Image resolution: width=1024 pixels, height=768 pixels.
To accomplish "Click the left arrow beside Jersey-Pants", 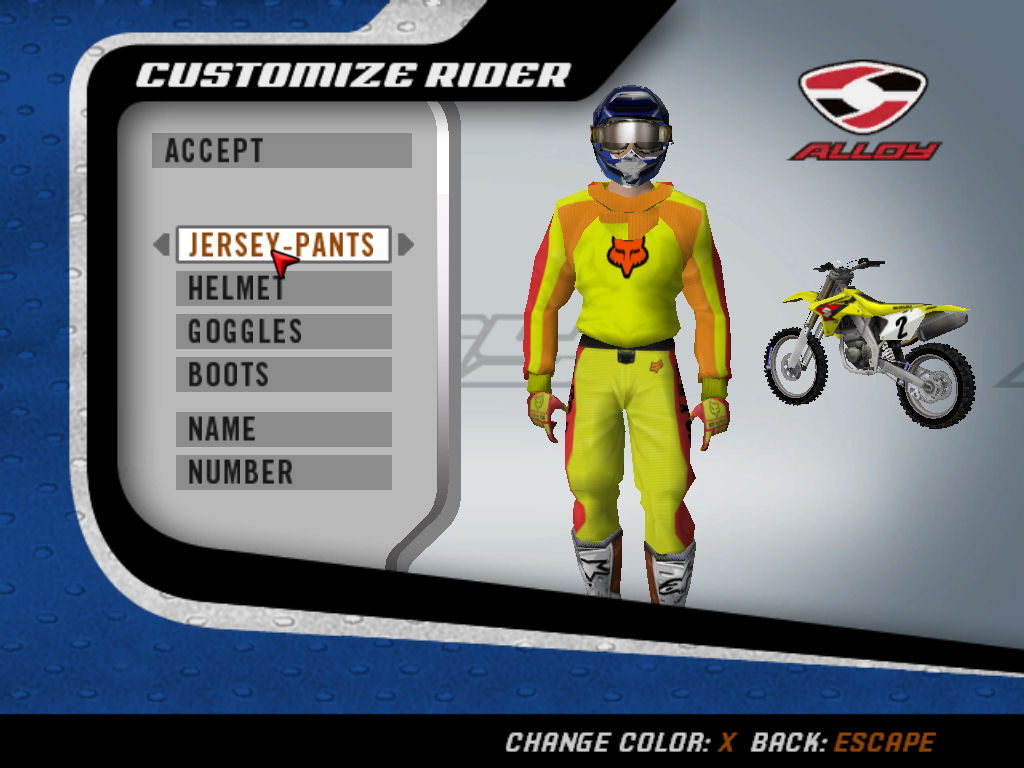I will pyautogui.click(x=161, y=245).
